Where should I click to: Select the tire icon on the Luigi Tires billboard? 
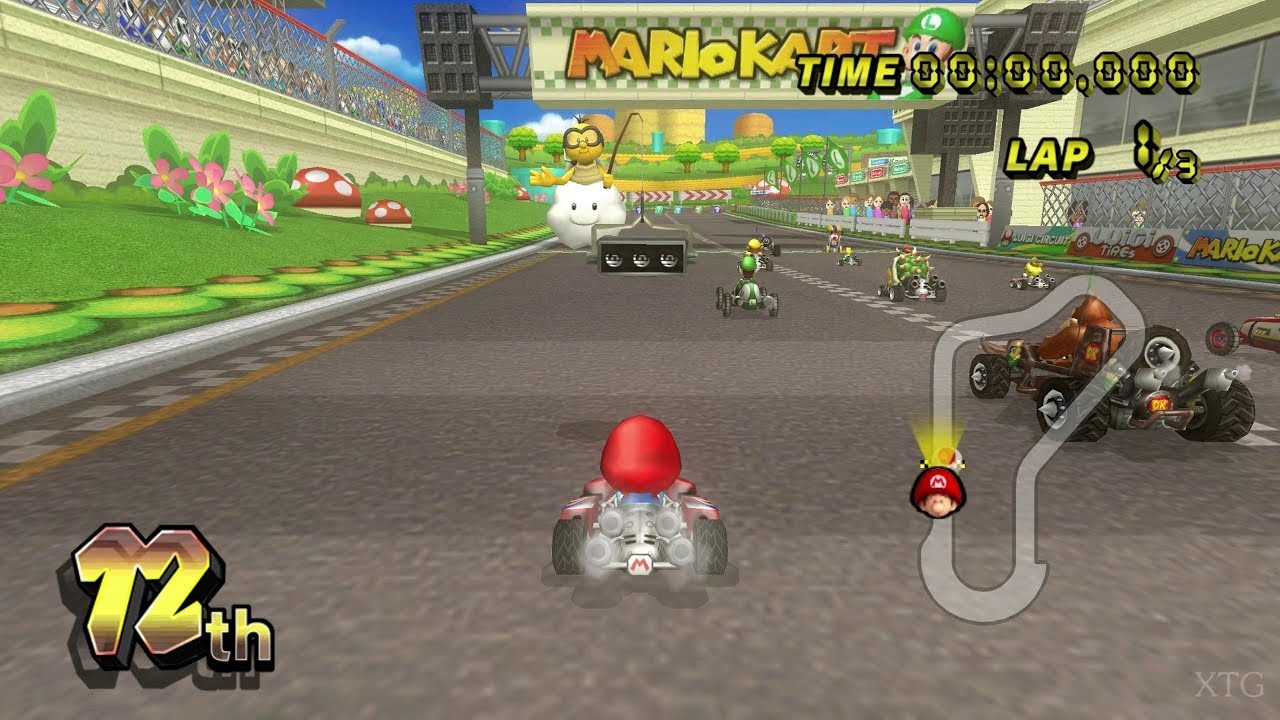click(x=1082, y=242)
